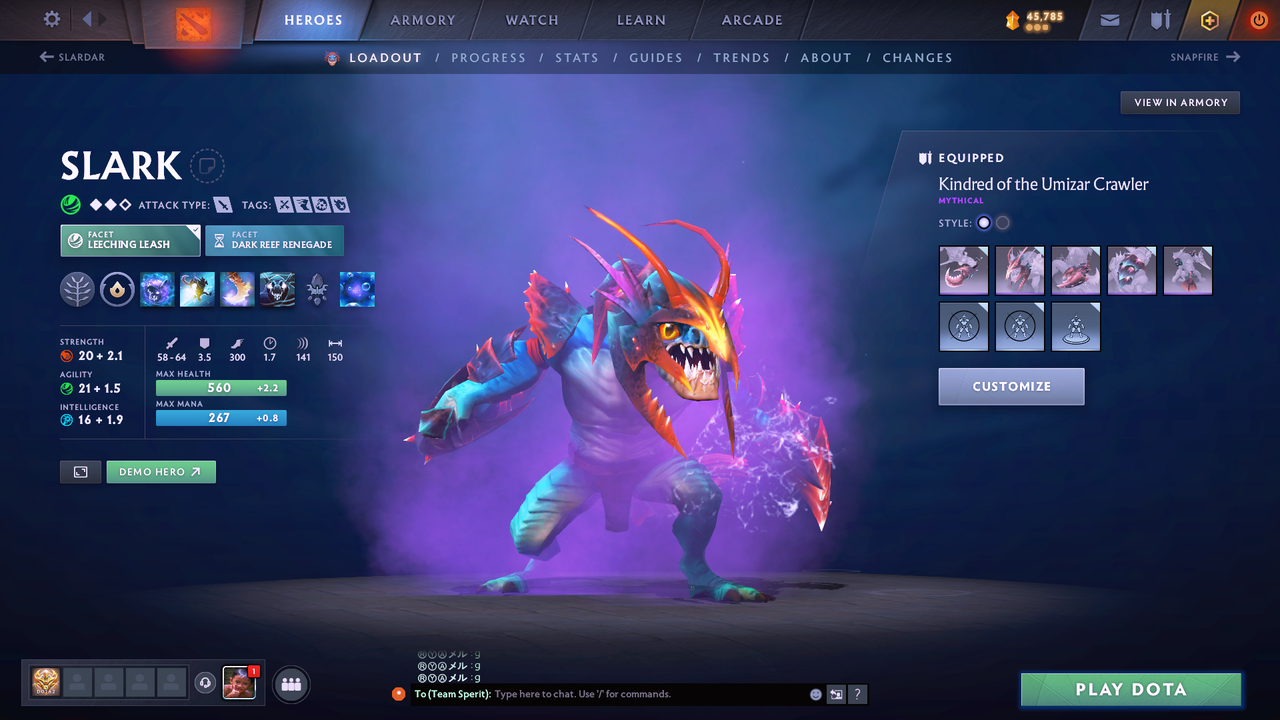
Task: Enable the Dark Reef Renegade facet
Action: [274, 240]
